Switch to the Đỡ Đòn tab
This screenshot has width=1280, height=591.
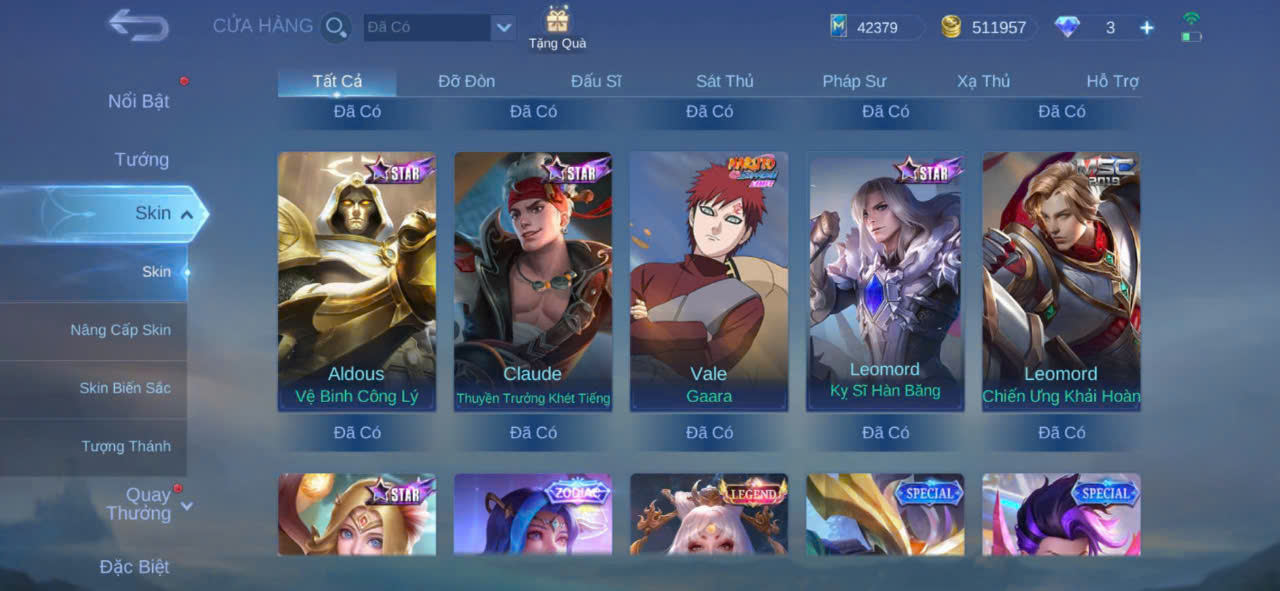pyautogui.click(x=466, y=81)
